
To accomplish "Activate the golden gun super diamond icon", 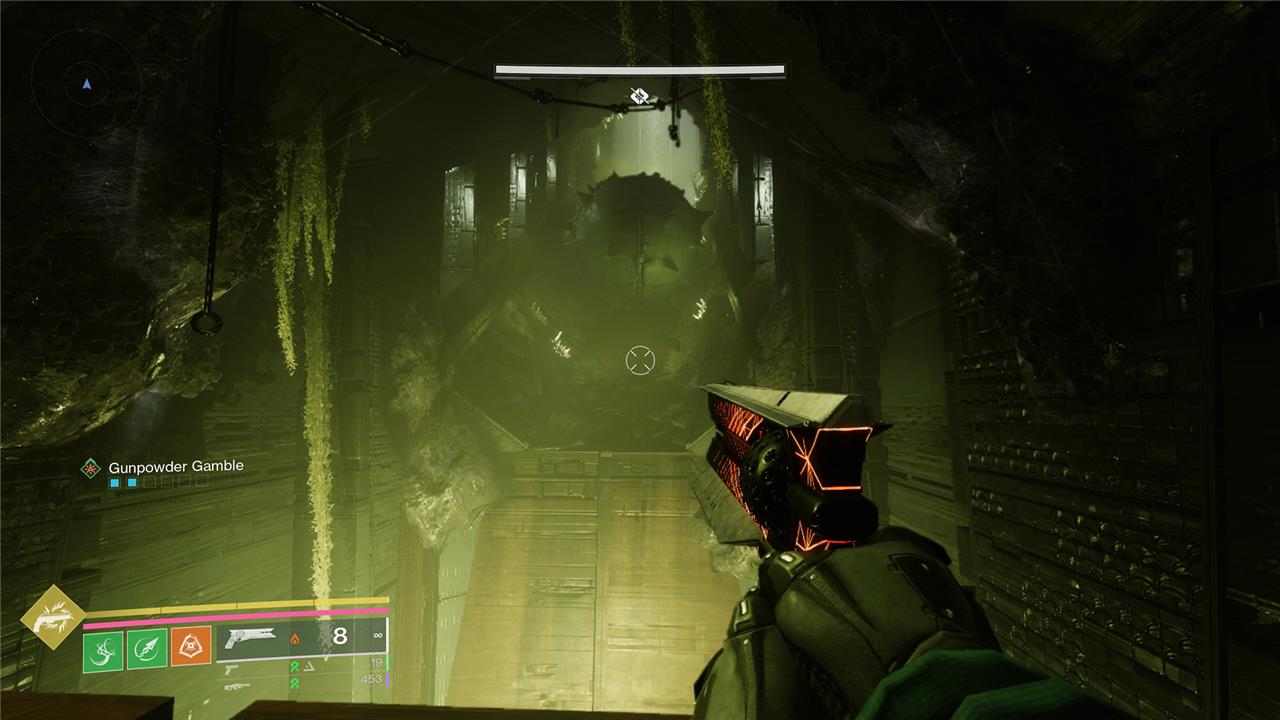I will tap(53, 618).
